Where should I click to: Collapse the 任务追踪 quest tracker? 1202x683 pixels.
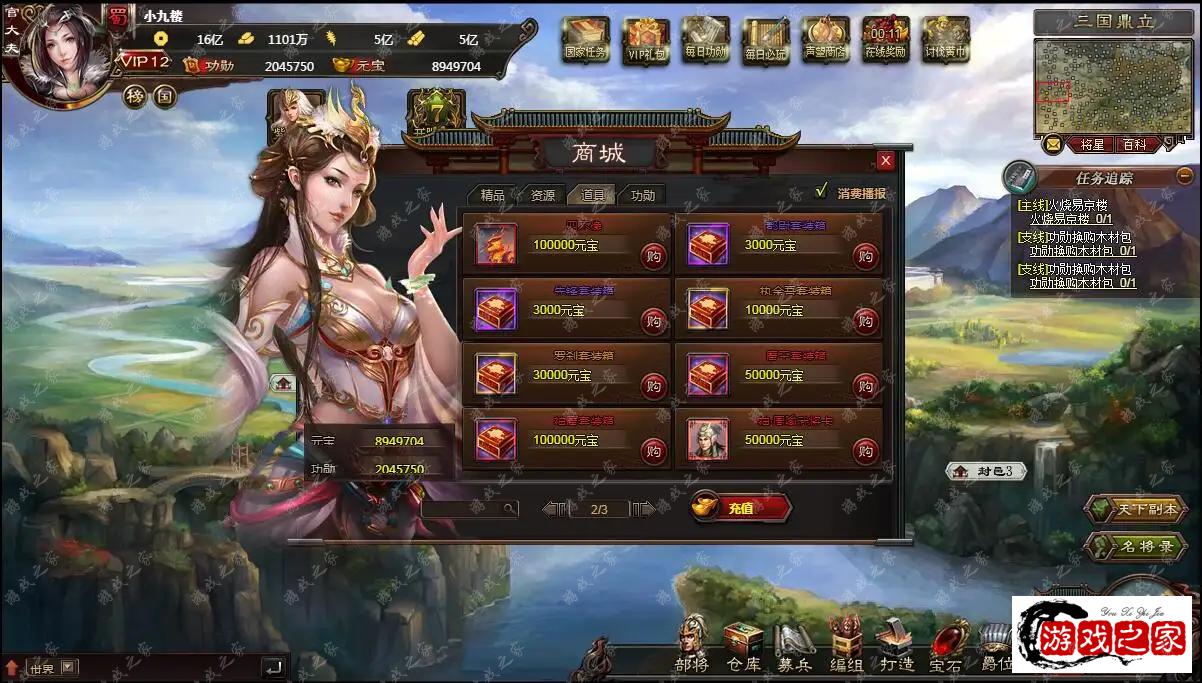[x=1185, y=176]
